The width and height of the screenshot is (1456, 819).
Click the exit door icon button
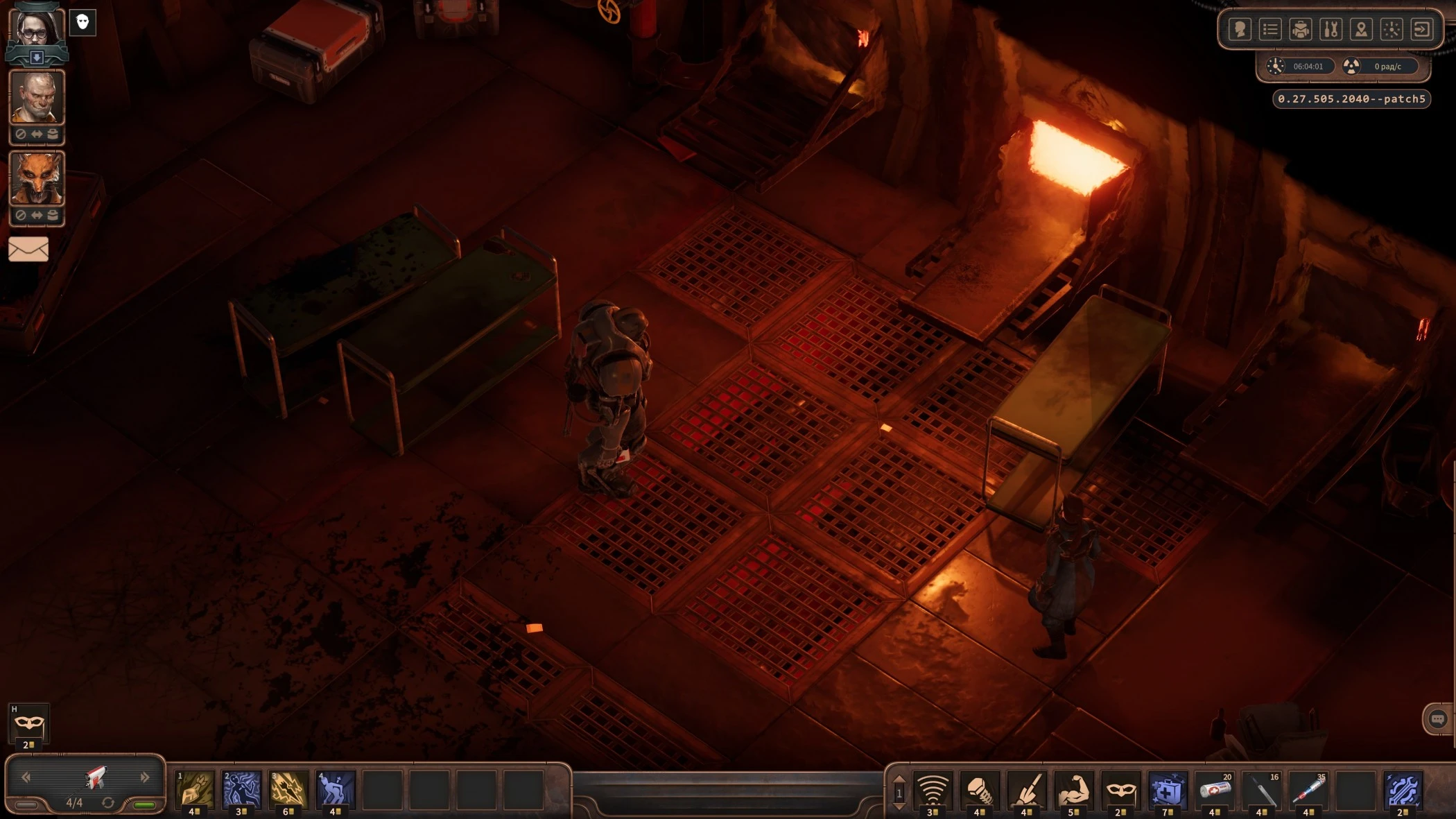(x=1422, y=29)
